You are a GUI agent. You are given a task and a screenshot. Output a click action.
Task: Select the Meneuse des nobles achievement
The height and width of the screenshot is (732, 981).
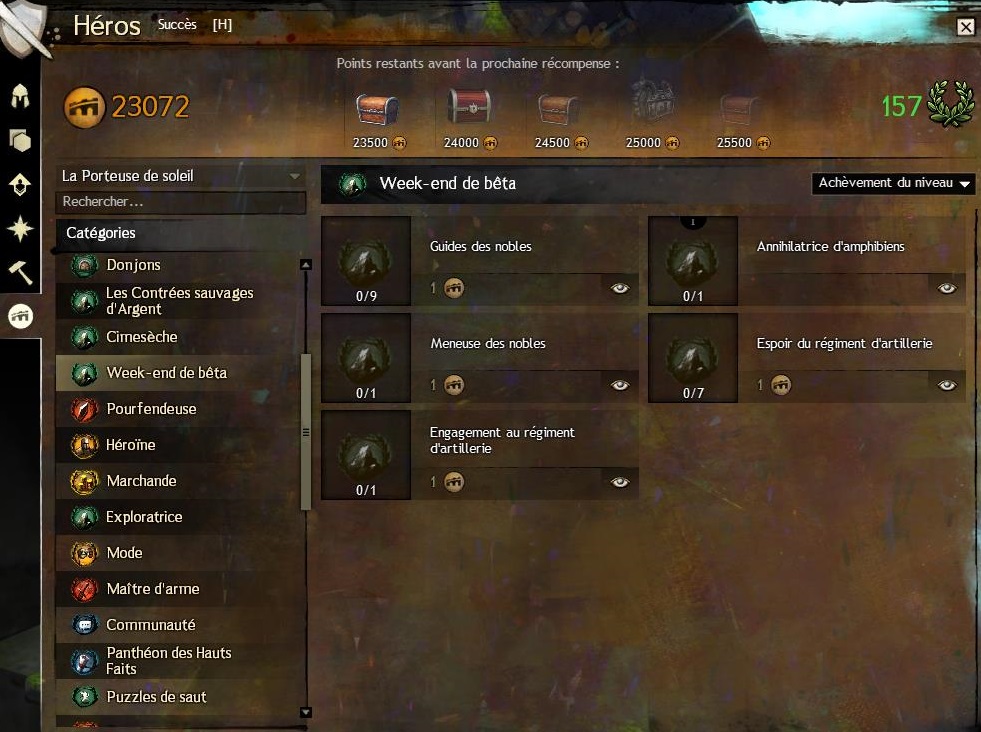[x=488, y=344]
